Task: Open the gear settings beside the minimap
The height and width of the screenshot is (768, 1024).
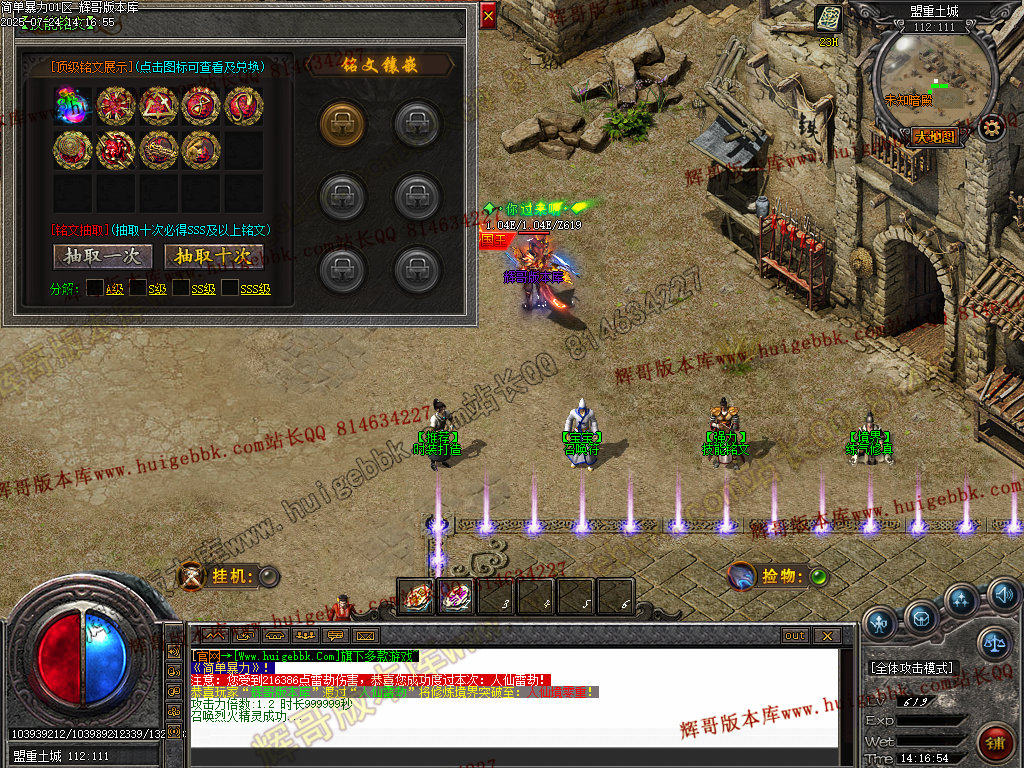Action: (x=991, y=128)
